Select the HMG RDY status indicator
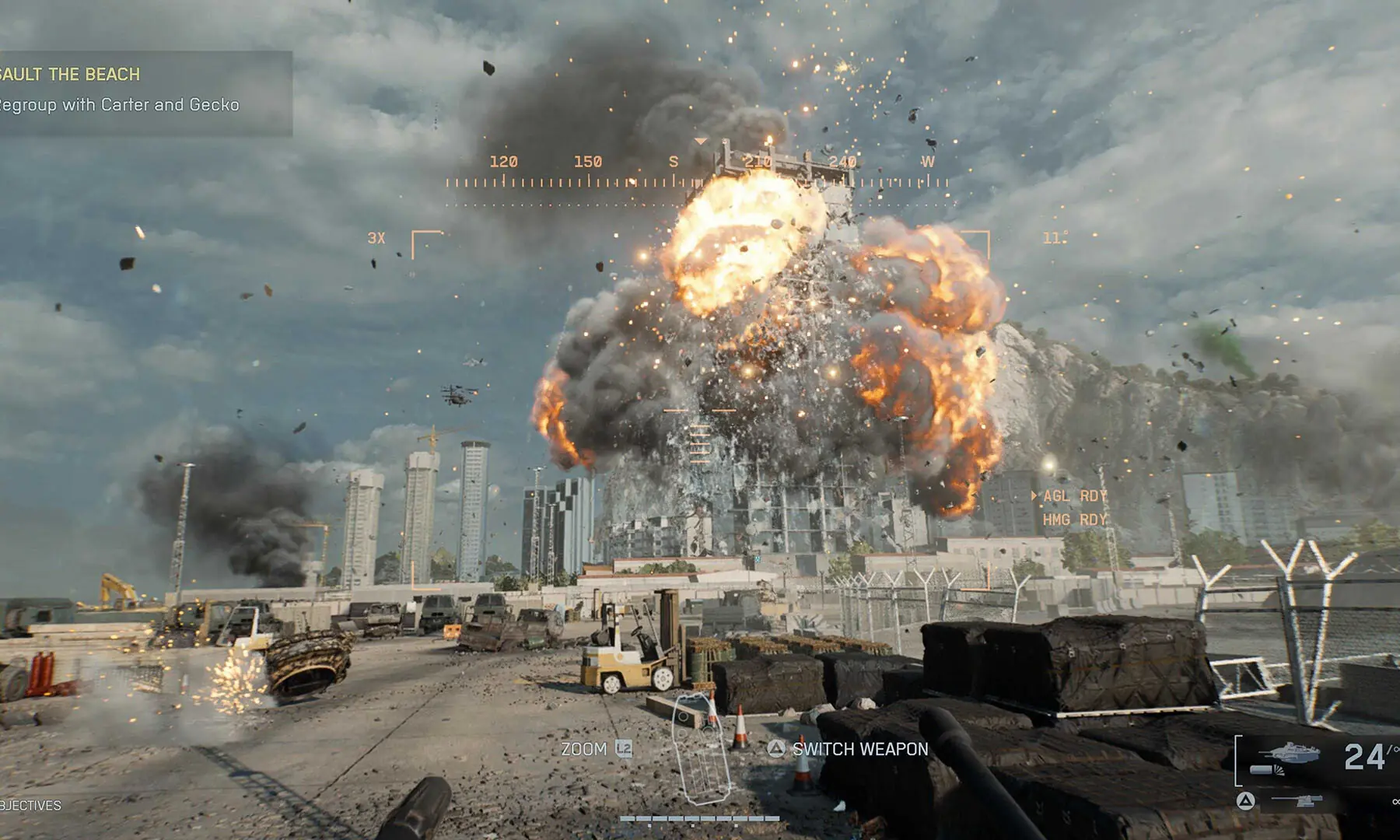This screenshot has height=840, width=1400. (x=1073, y=520)
